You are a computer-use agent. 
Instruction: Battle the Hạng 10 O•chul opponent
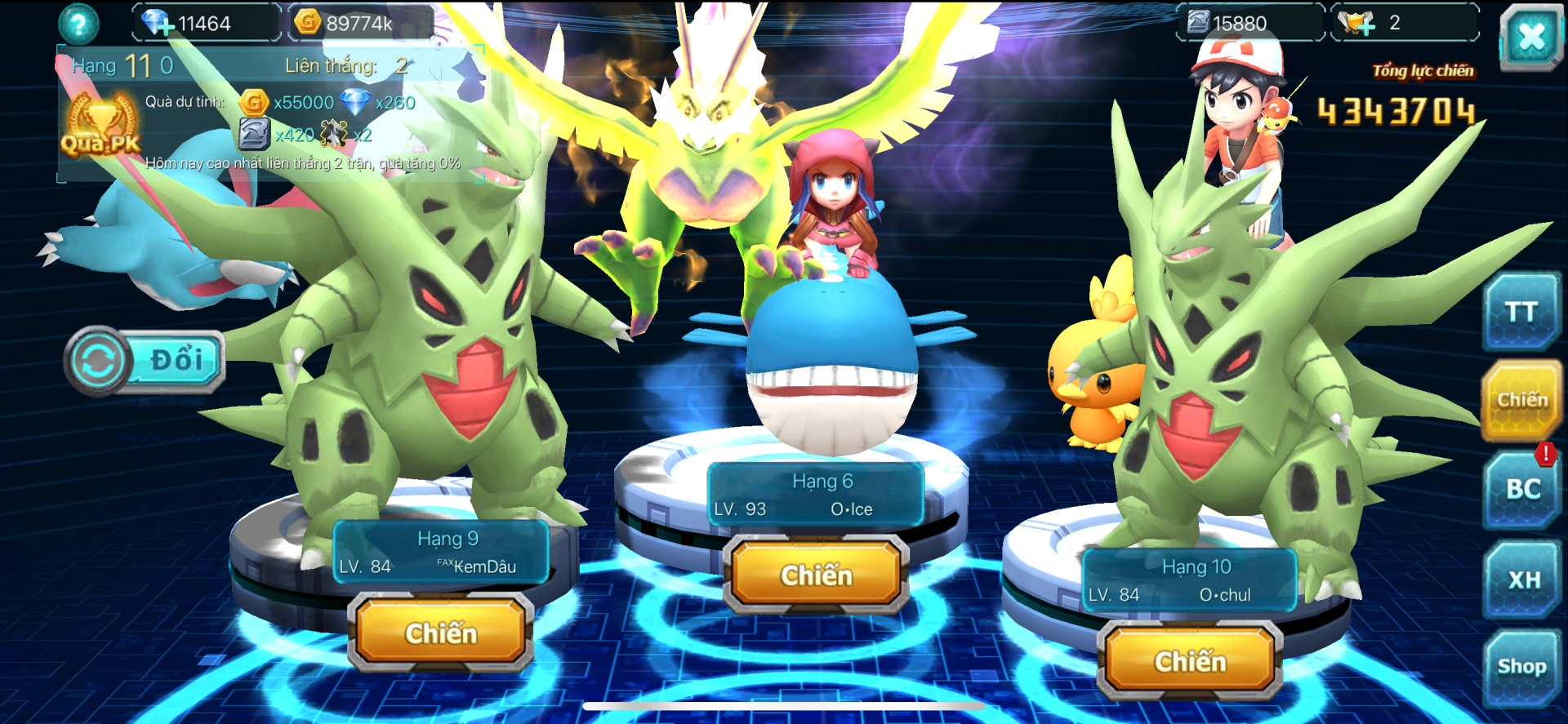coord(1190,661)
